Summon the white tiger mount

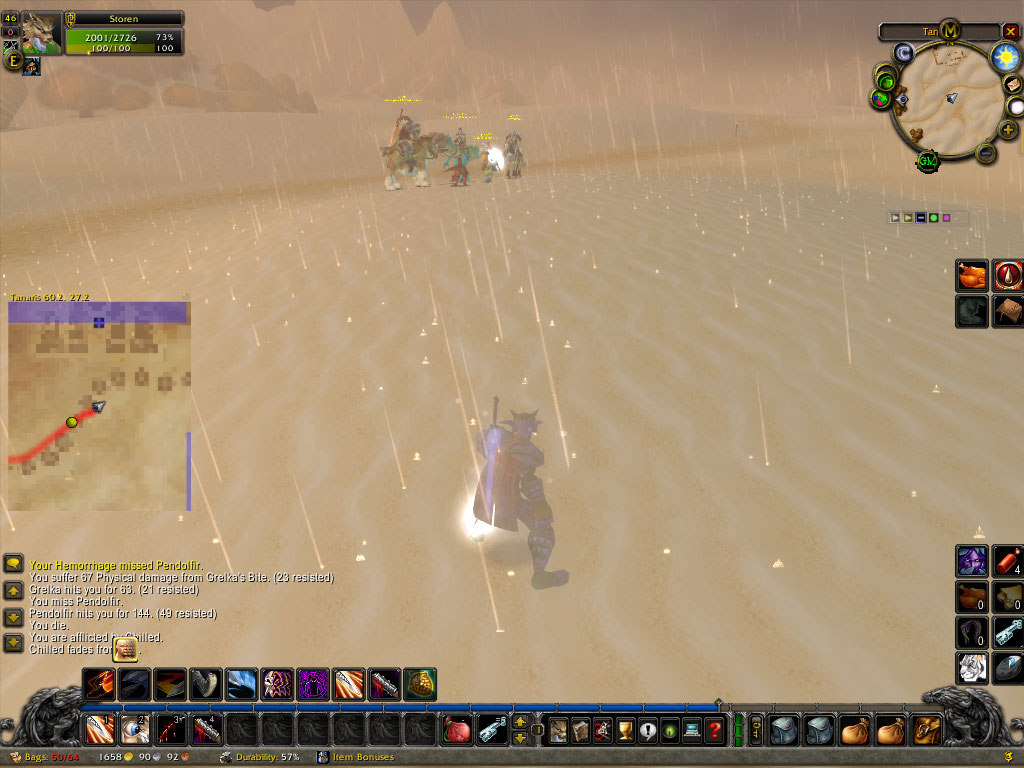(x=972, y=666)
